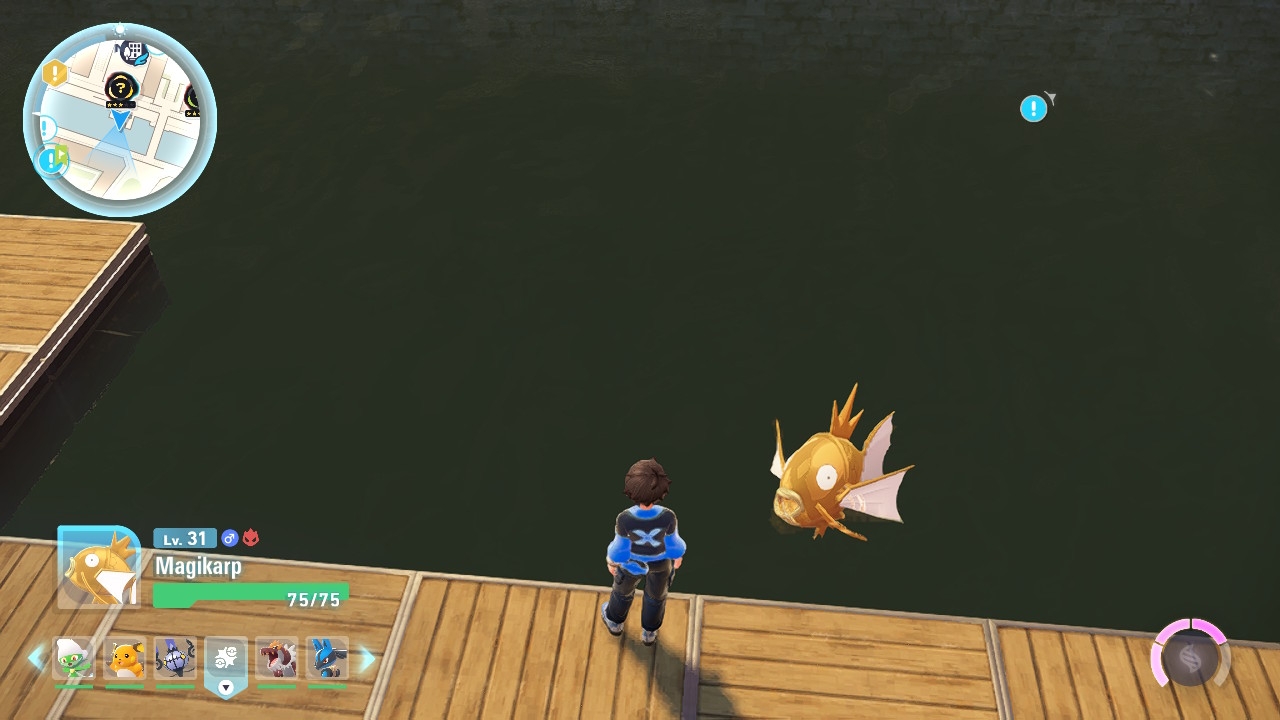Cycle party right with the right arrow
The height and width of the screenshot is (720, 1280).
367,659
